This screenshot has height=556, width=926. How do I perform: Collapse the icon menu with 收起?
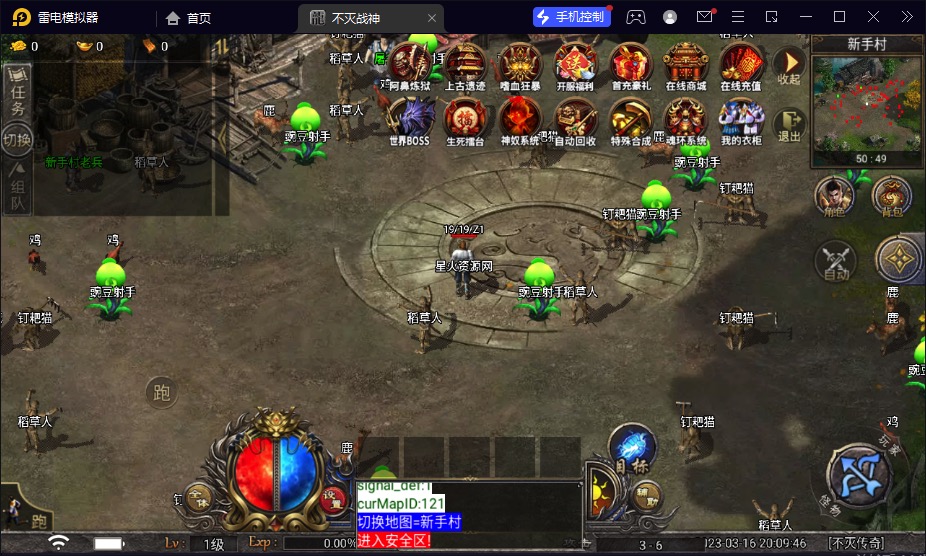[789, 67]
